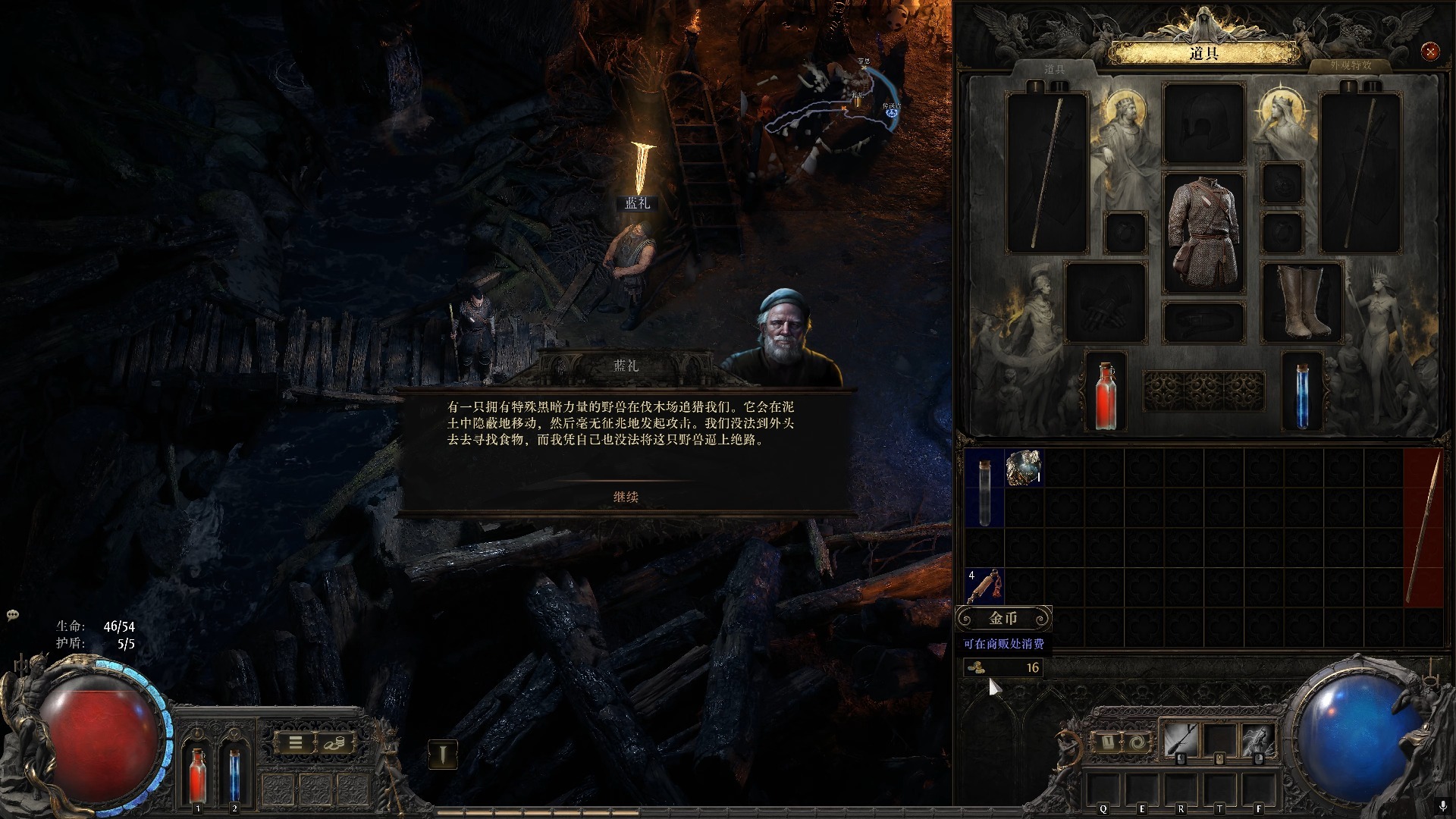
Task: Click the swirl portal button beside the skill bar
Action: point(1136,742)
